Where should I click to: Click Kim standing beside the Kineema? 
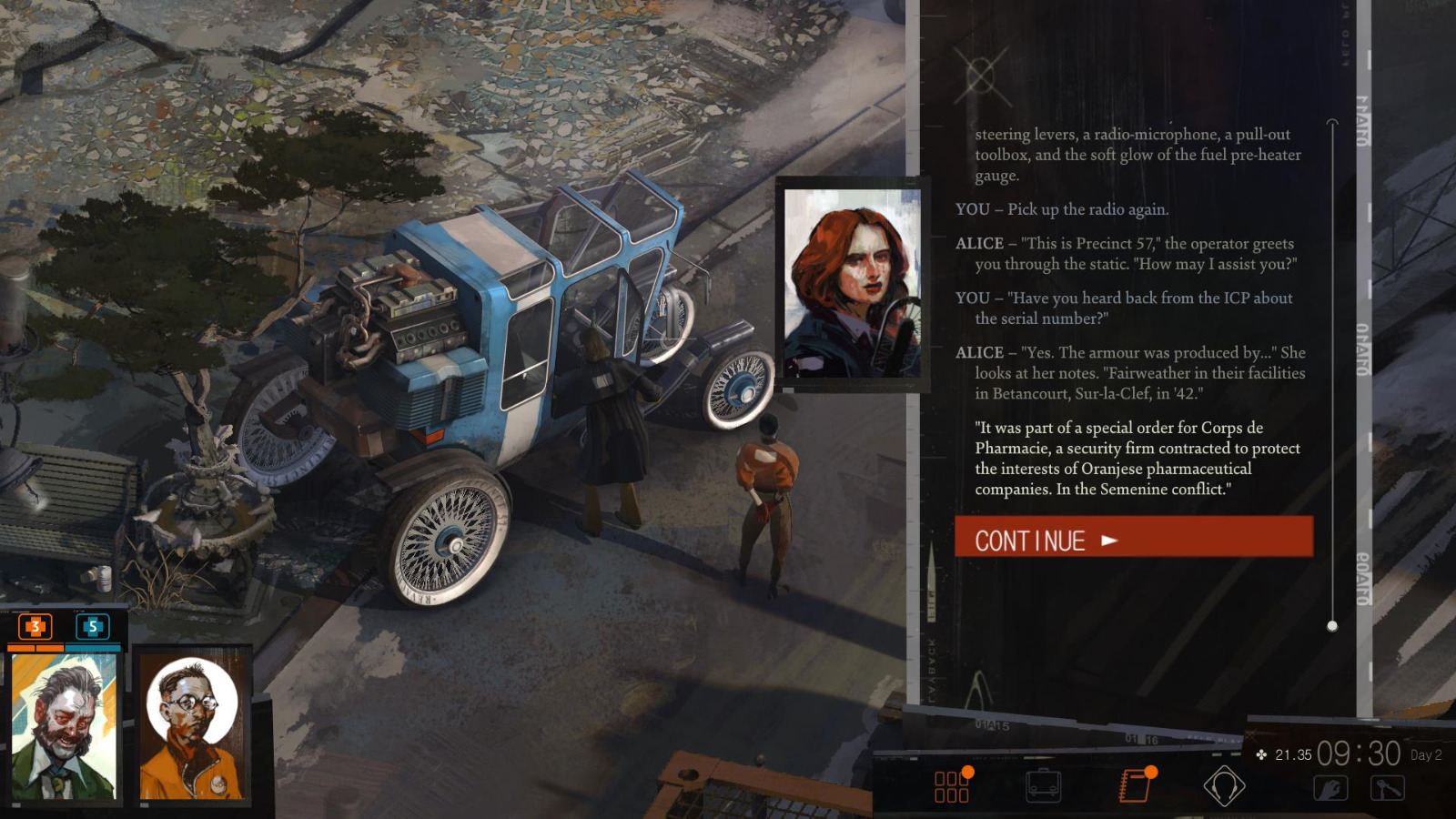[767, 491]
